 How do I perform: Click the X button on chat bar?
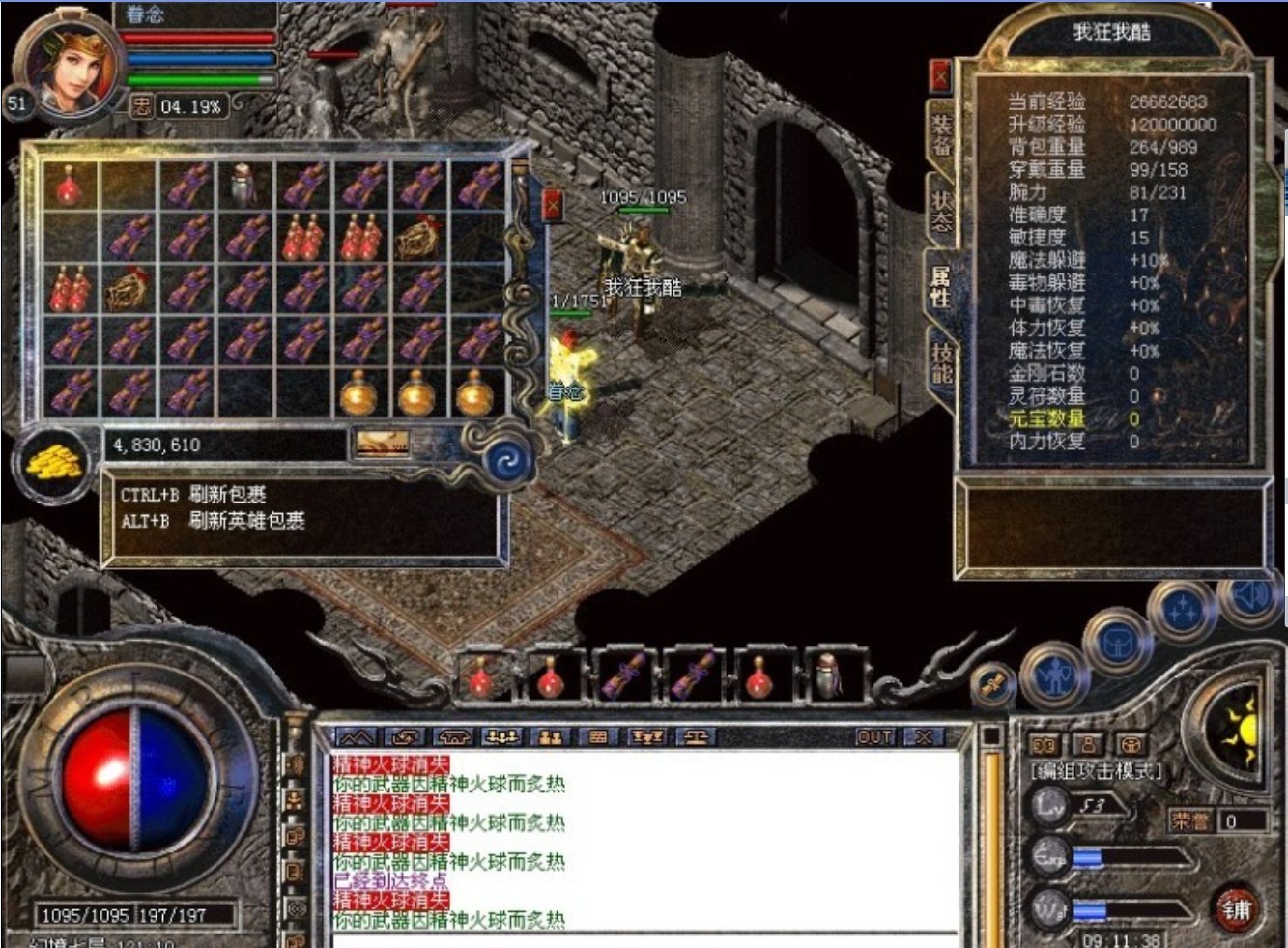coord(924,737)
